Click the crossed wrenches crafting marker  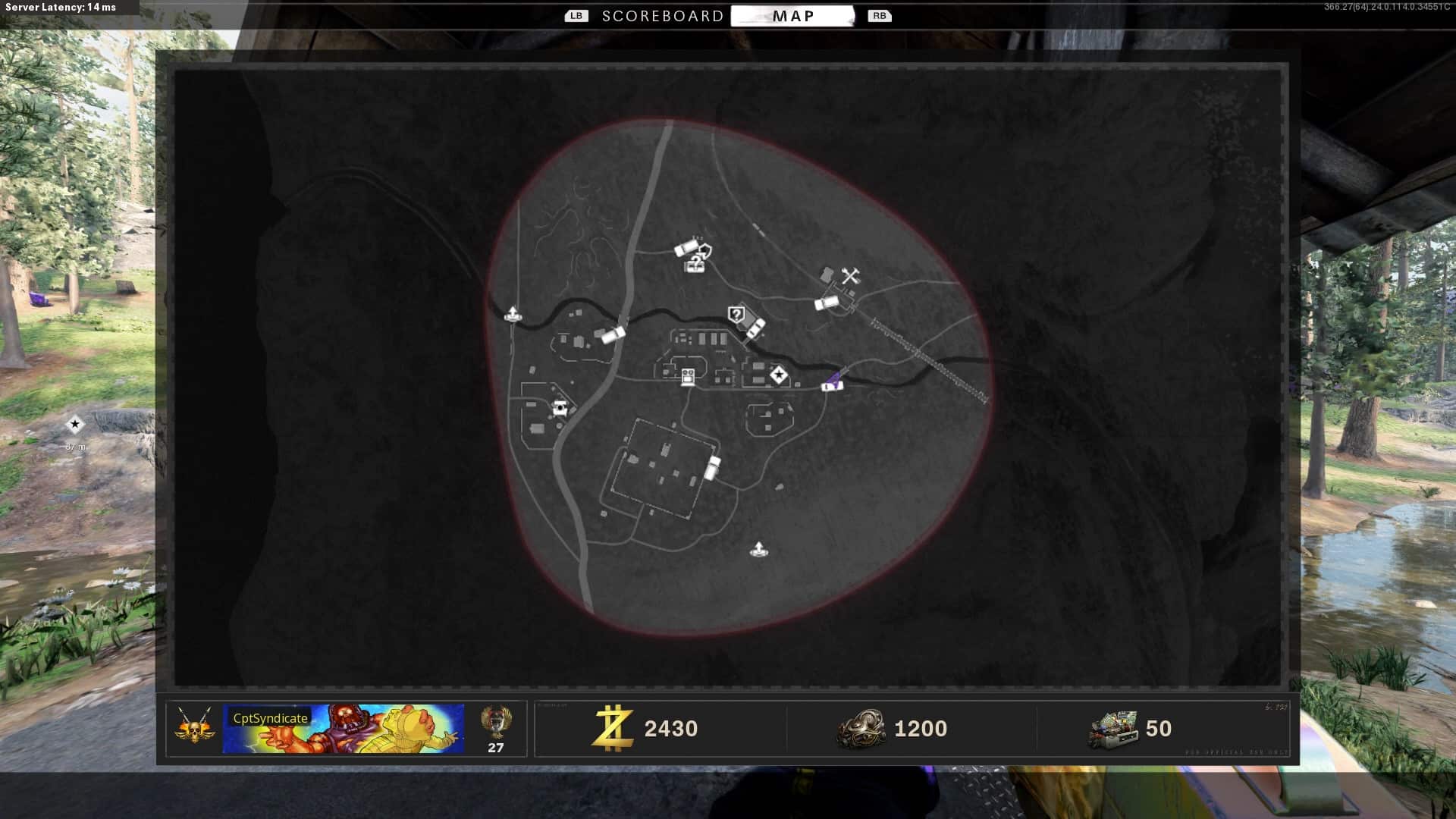(x=850, y=276)
